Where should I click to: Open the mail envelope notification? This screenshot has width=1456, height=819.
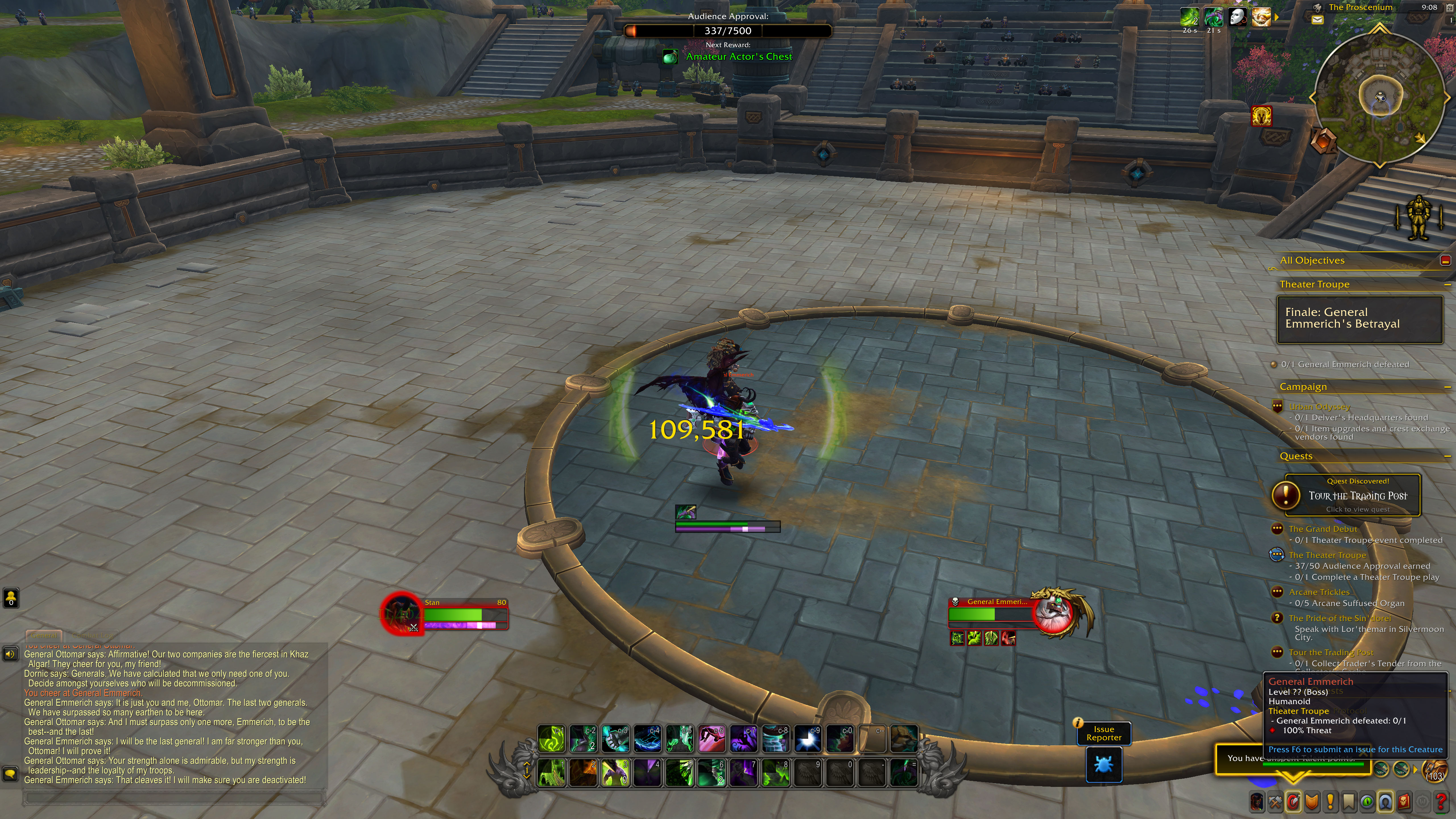1318,20
